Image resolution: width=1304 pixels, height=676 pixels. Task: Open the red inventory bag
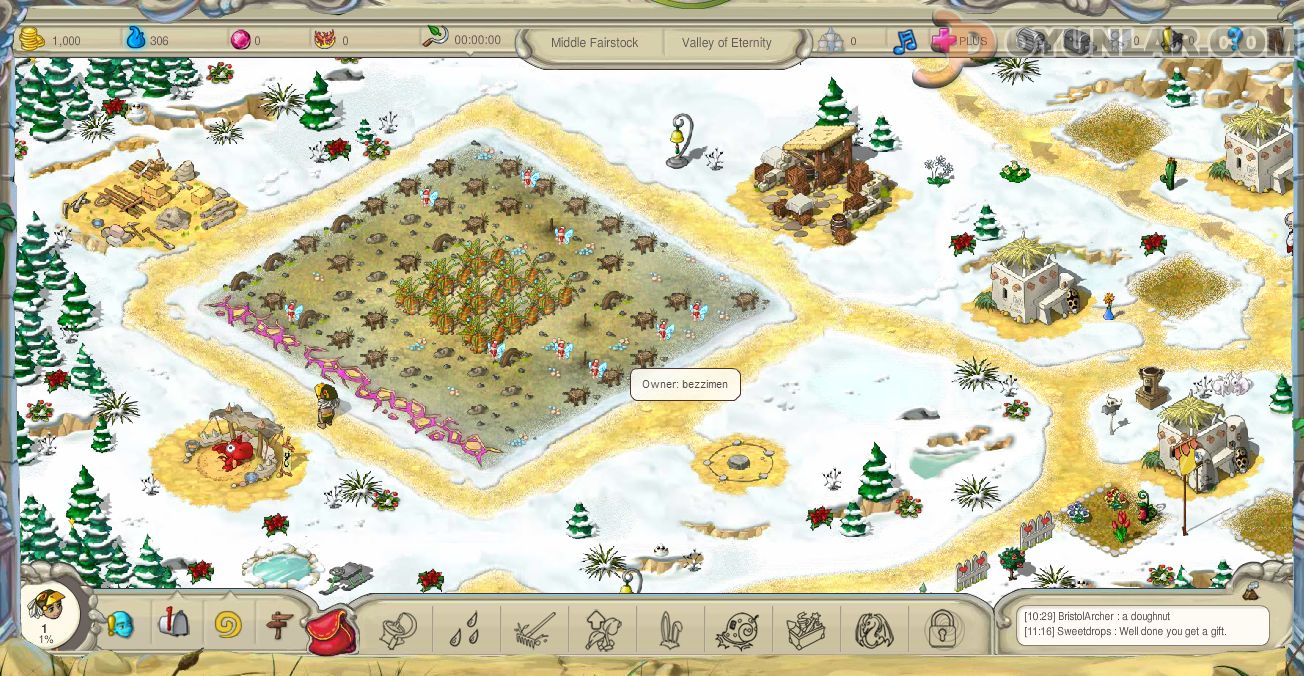tap(332, 631)
